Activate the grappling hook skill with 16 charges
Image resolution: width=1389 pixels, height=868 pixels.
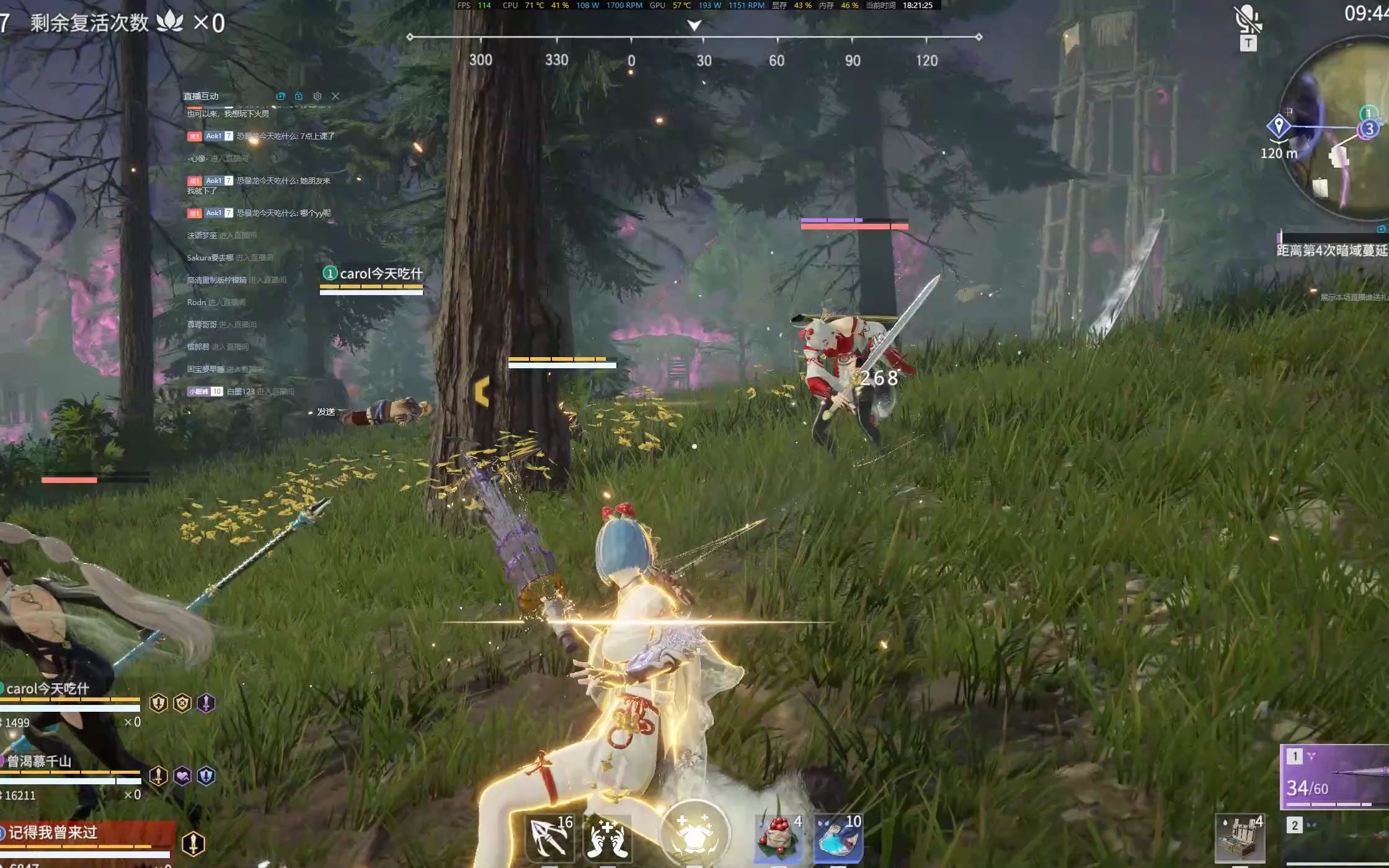[x=551, y=838]
